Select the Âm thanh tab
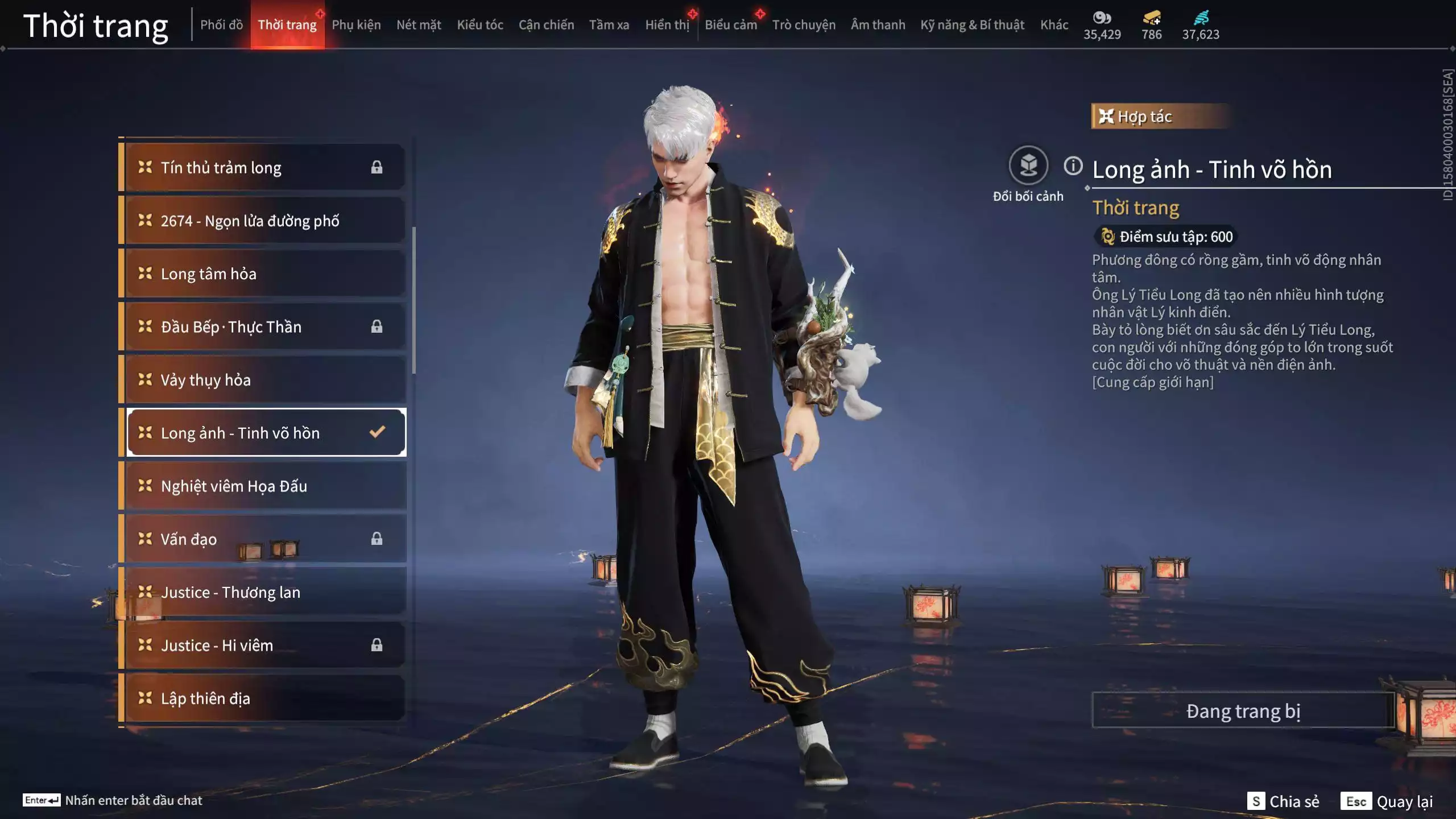The height and width of the screenshot is (819, 1456). point(878,25)
